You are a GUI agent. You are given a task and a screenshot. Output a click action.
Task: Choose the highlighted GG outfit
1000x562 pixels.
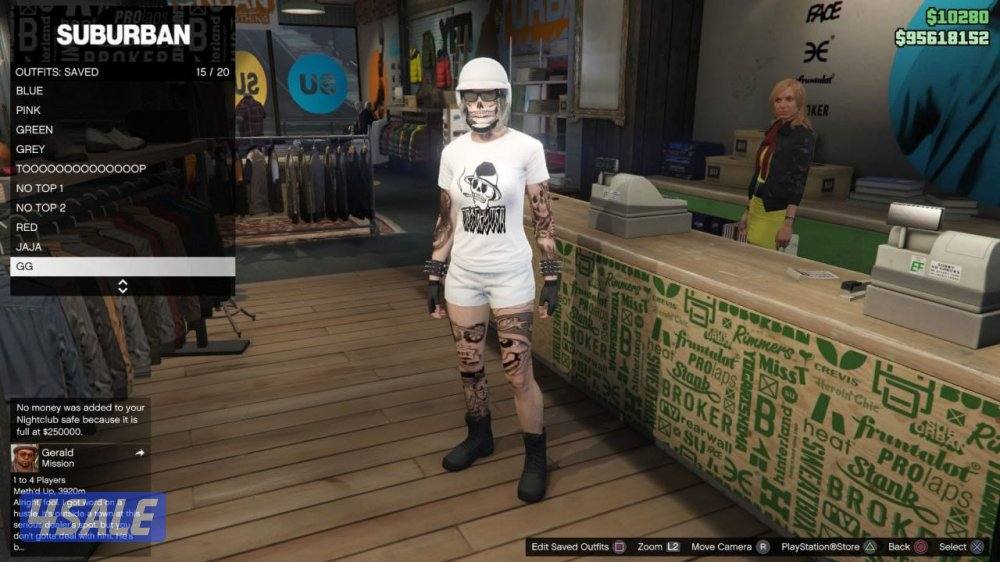122,267
